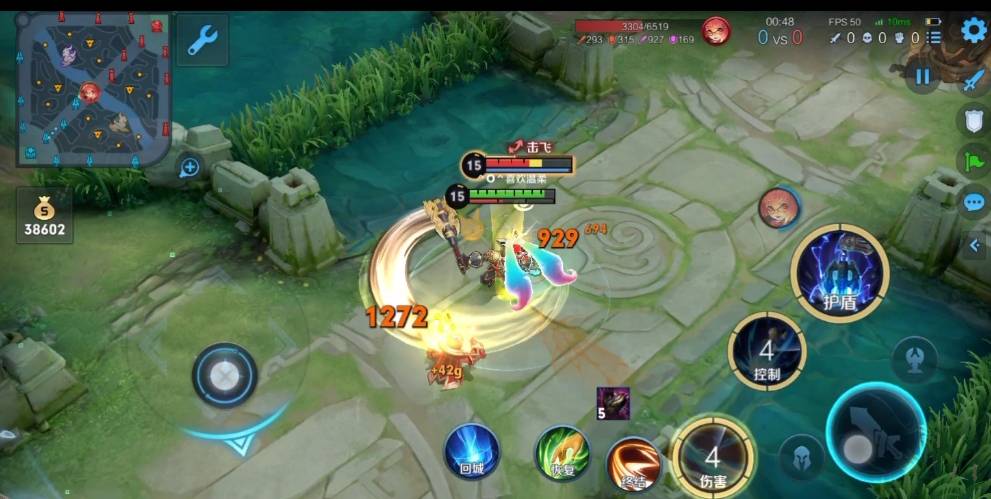
Task: Send the sword attack signal
Action: 974,81
